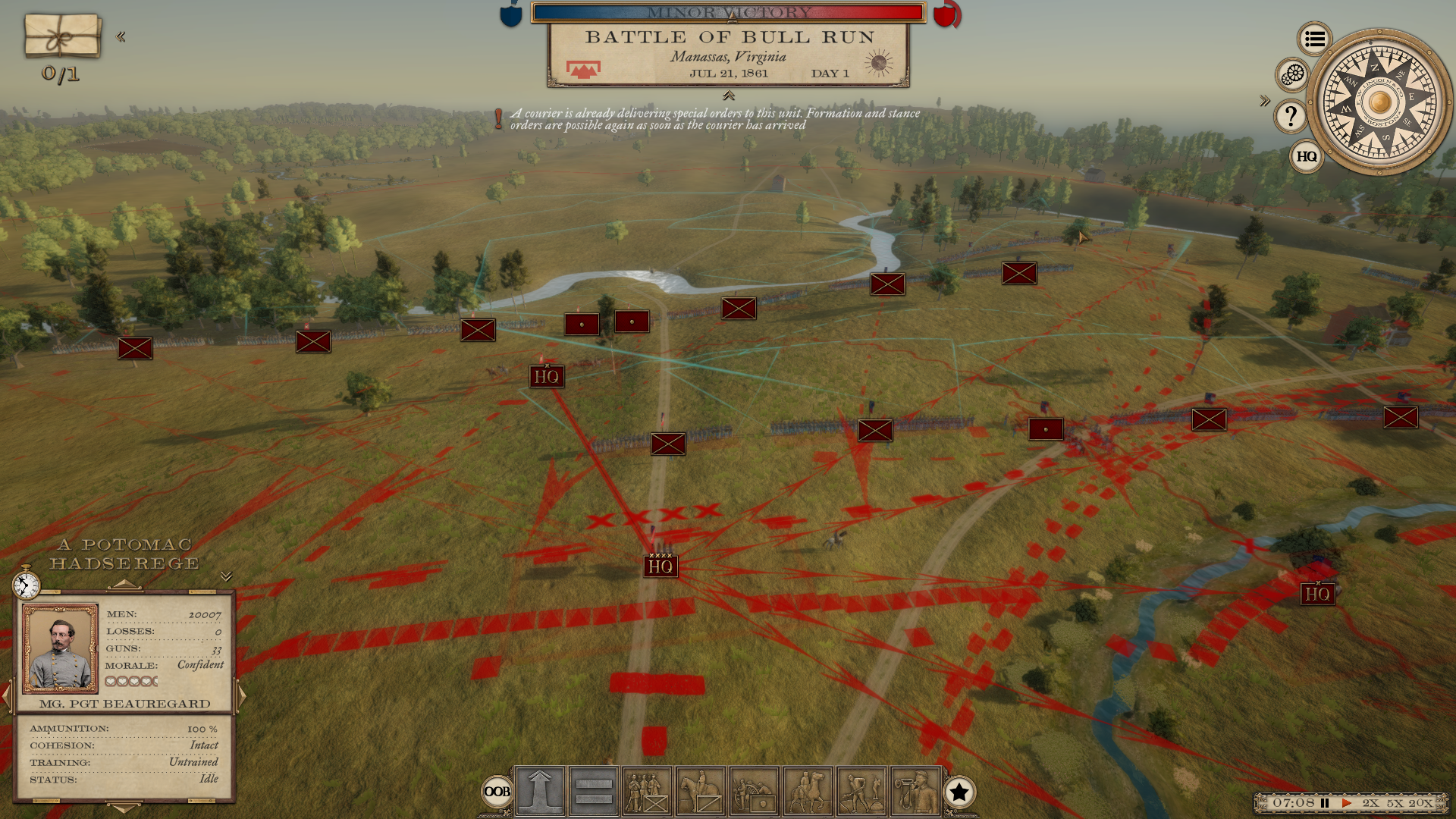Set game speed to 20X
The height and width of the screenshot is (819, 1456).
coord(1420,803)
